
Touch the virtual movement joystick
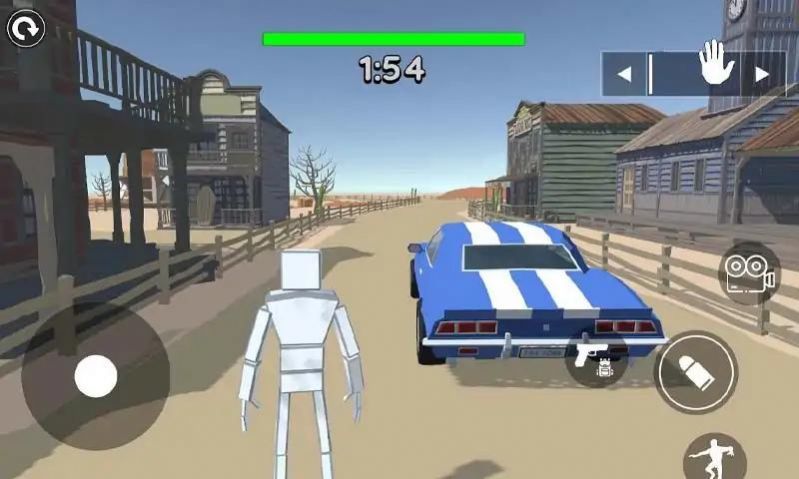[x=96, y=376]
